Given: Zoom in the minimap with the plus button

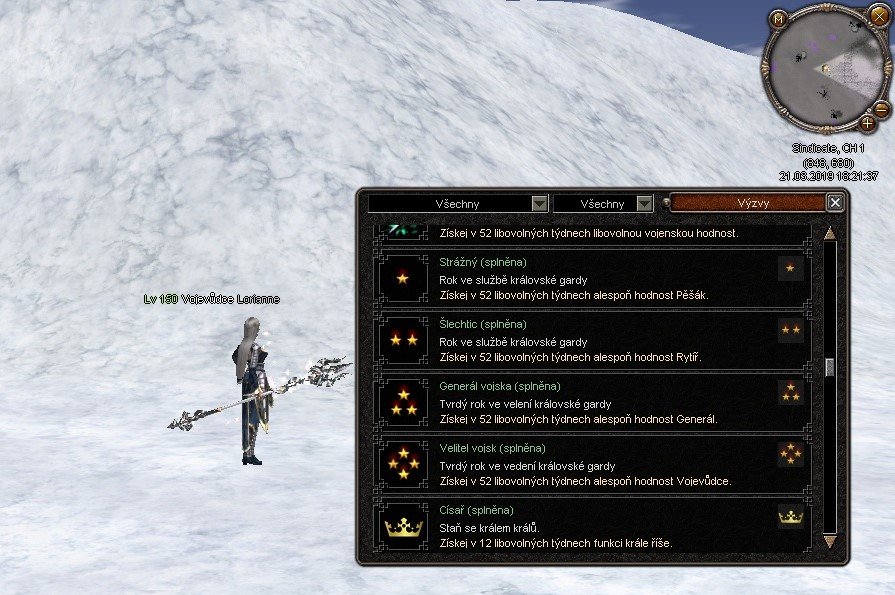Looking at the screenshot, I should click(866, 124).
